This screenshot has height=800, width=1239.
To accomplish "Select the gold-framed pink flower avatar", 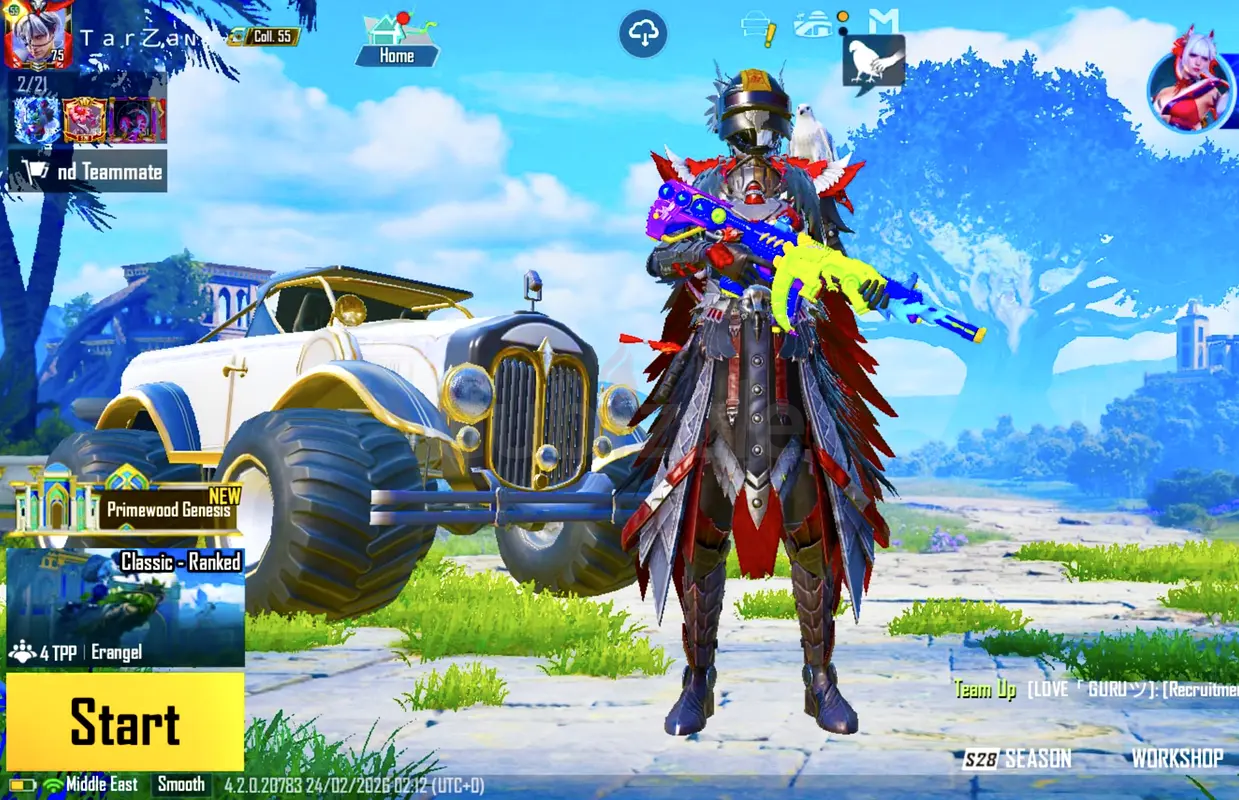I will [86, 120].
